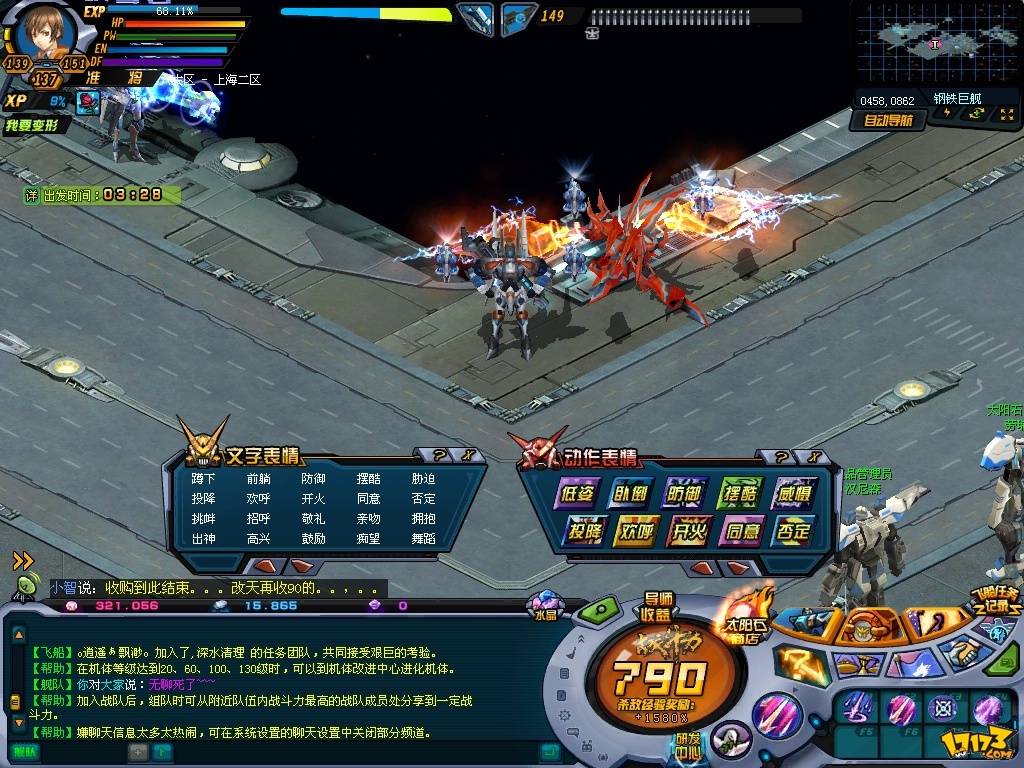Image resolution: width=1024 pixels, height=768 pixels.
Task: Trigger the 开火 action emote
Action: tap(689, 530)
